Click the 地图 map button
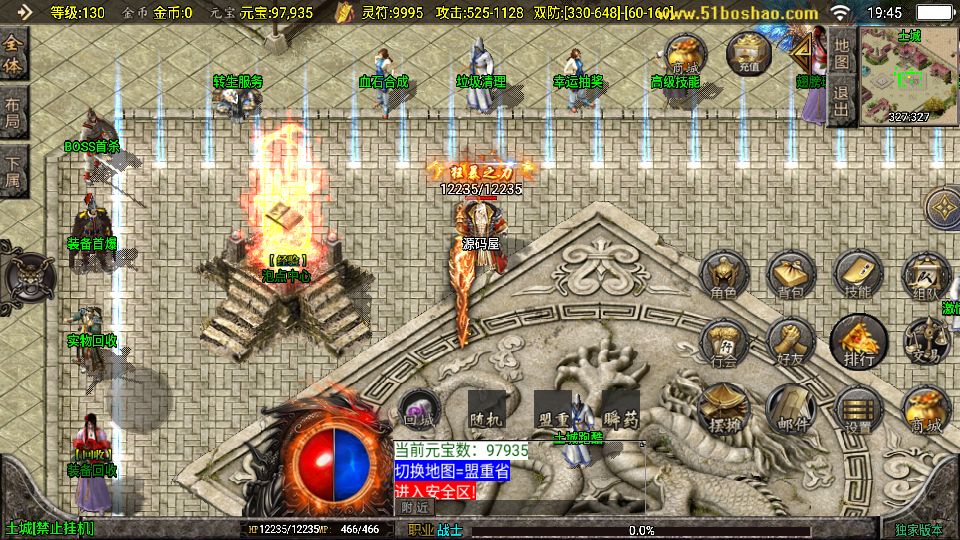The height and width of the screenshot is (540, 960). [842, 54]
